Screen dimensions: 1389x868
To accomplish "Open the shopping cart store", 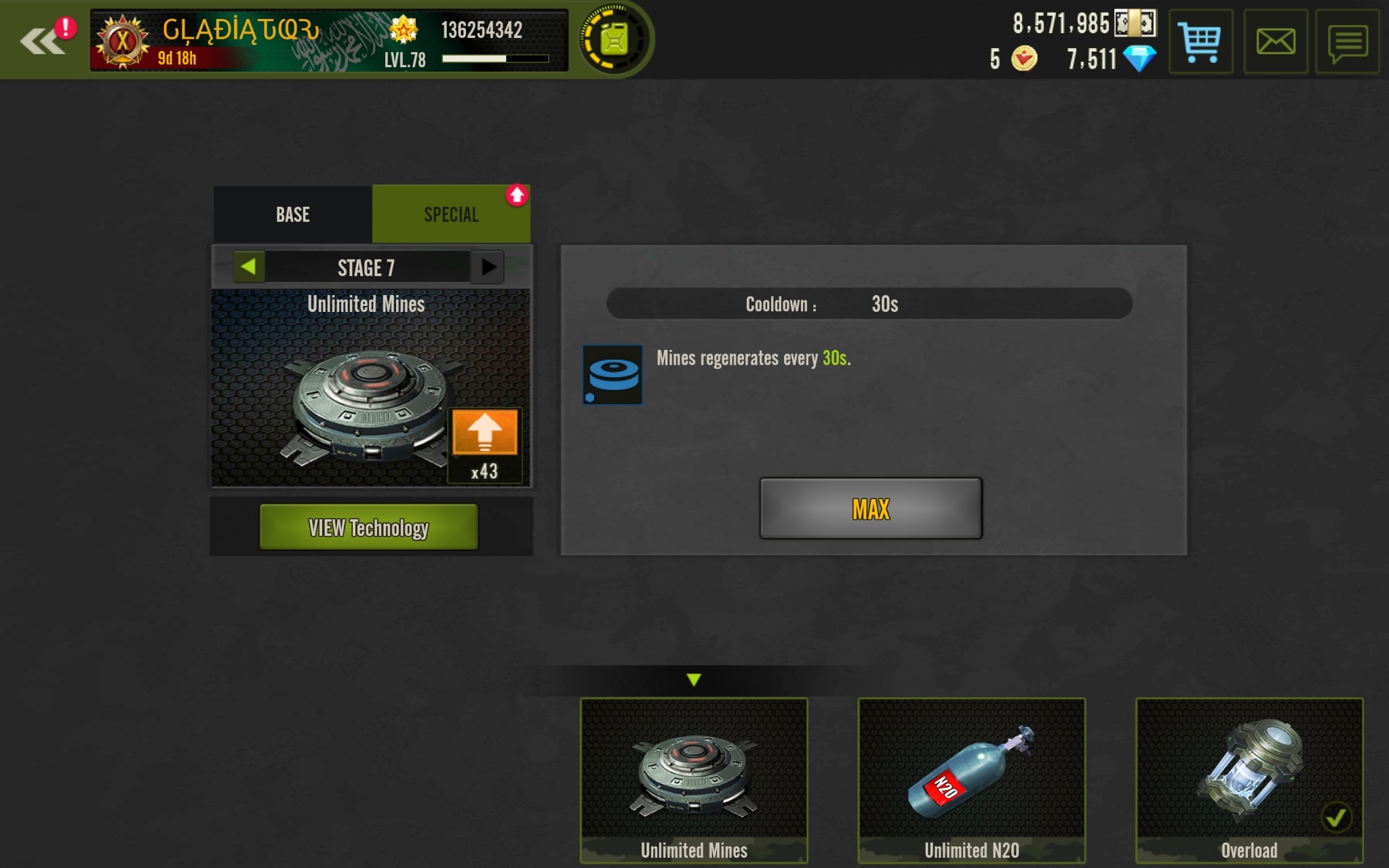I will tap(1200, 41).
